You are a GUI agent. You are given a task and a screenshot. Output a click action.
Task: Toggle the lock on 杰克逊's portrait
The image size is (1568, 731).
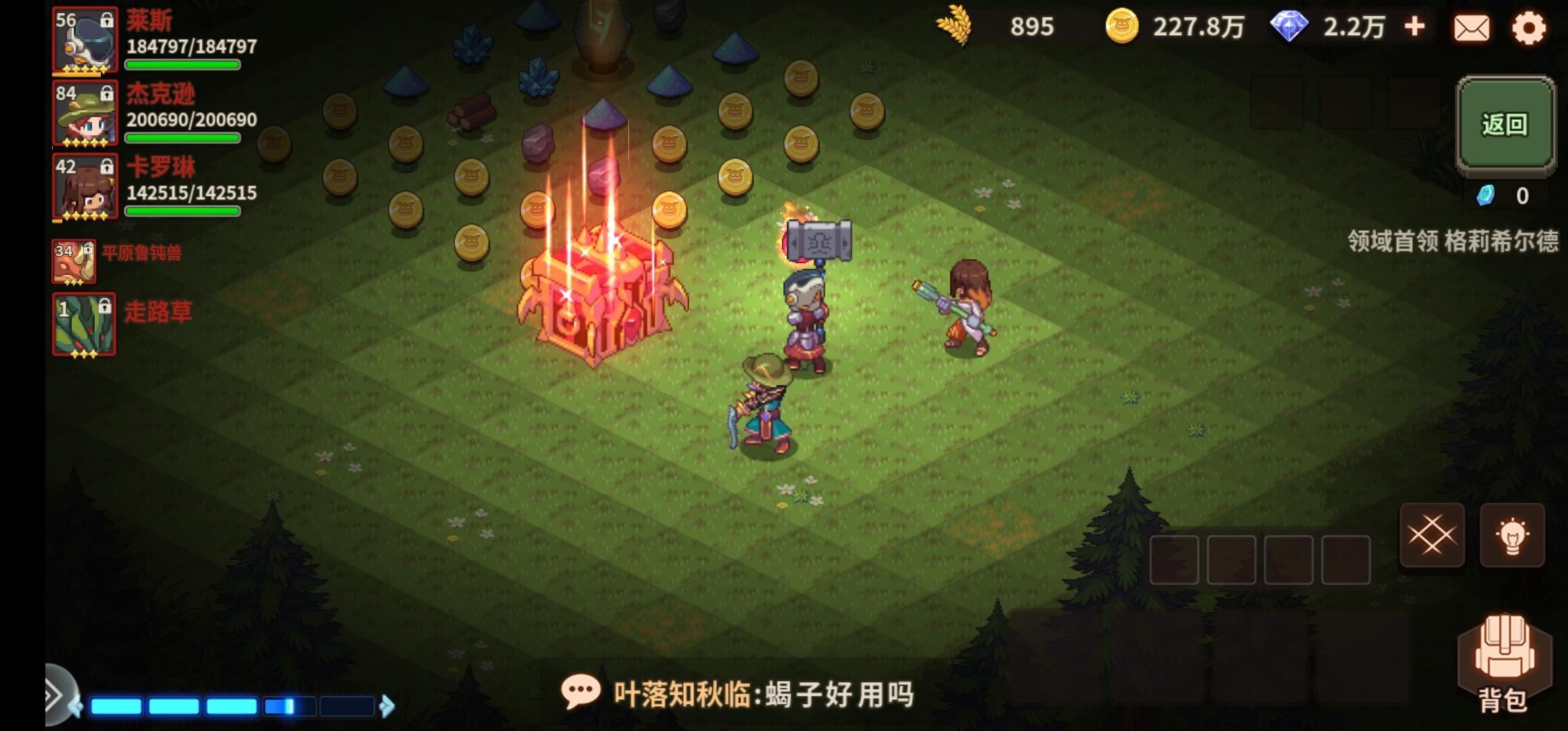point(108,95)
